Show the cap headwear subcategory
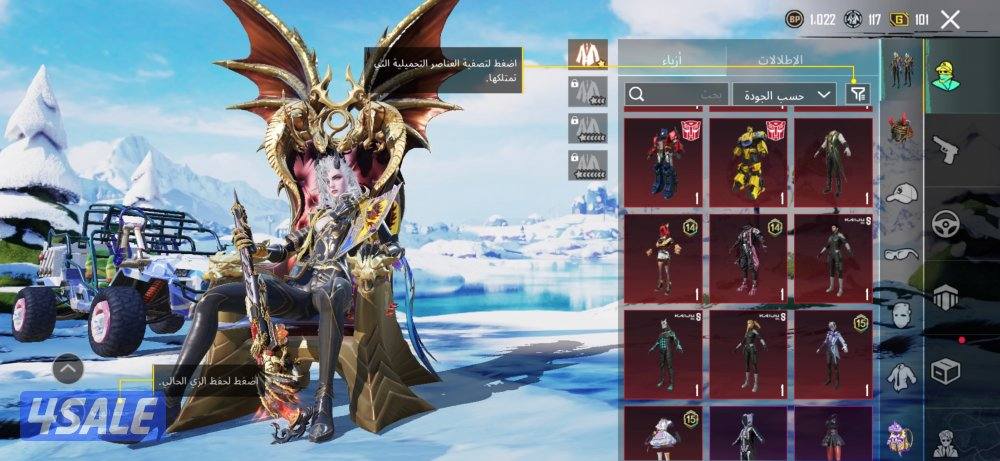Viewport: 1000px width, 461px height. (902, 194)
